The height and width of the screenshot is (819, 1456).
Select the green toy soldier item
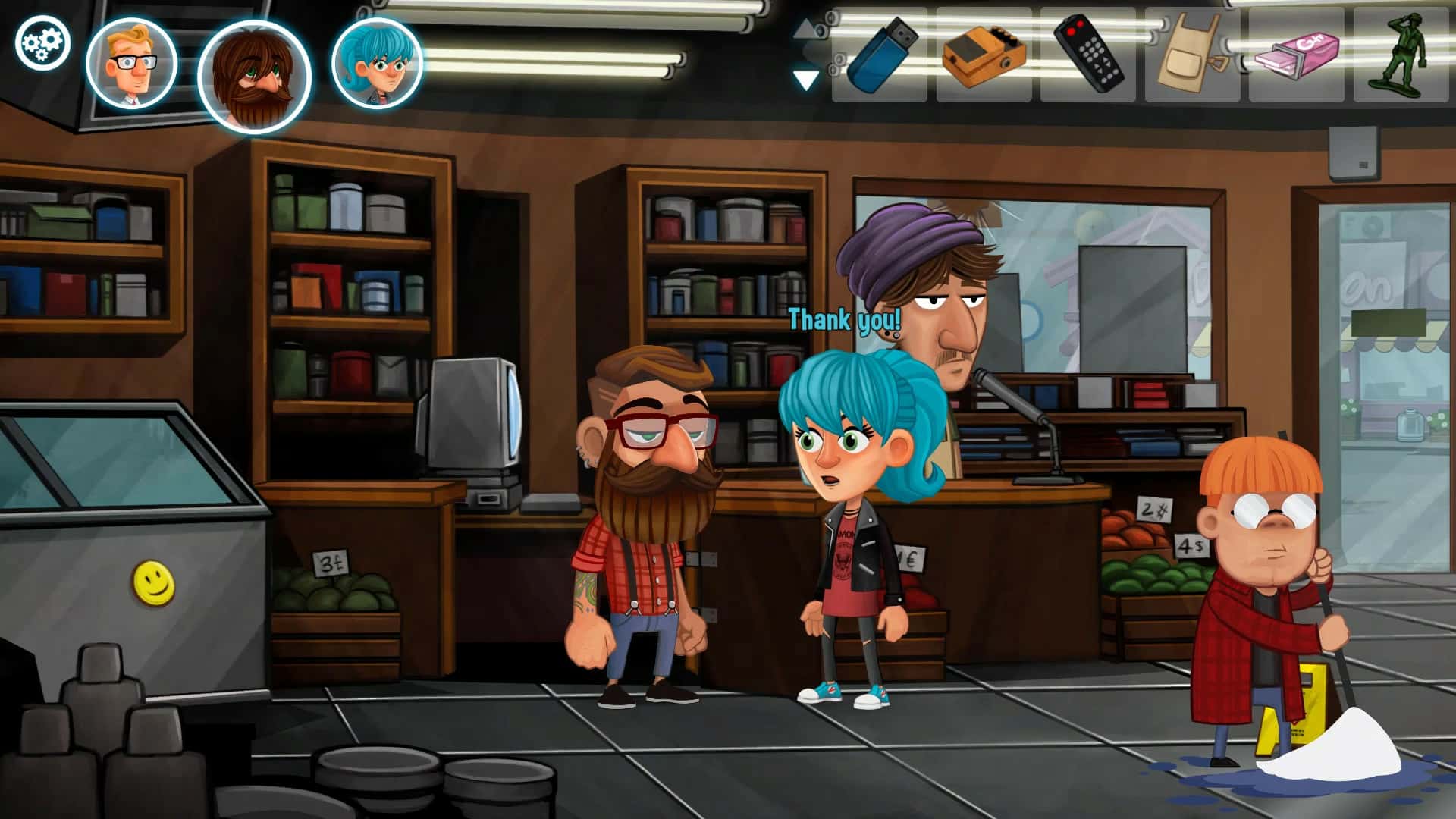coord(1401,55)
